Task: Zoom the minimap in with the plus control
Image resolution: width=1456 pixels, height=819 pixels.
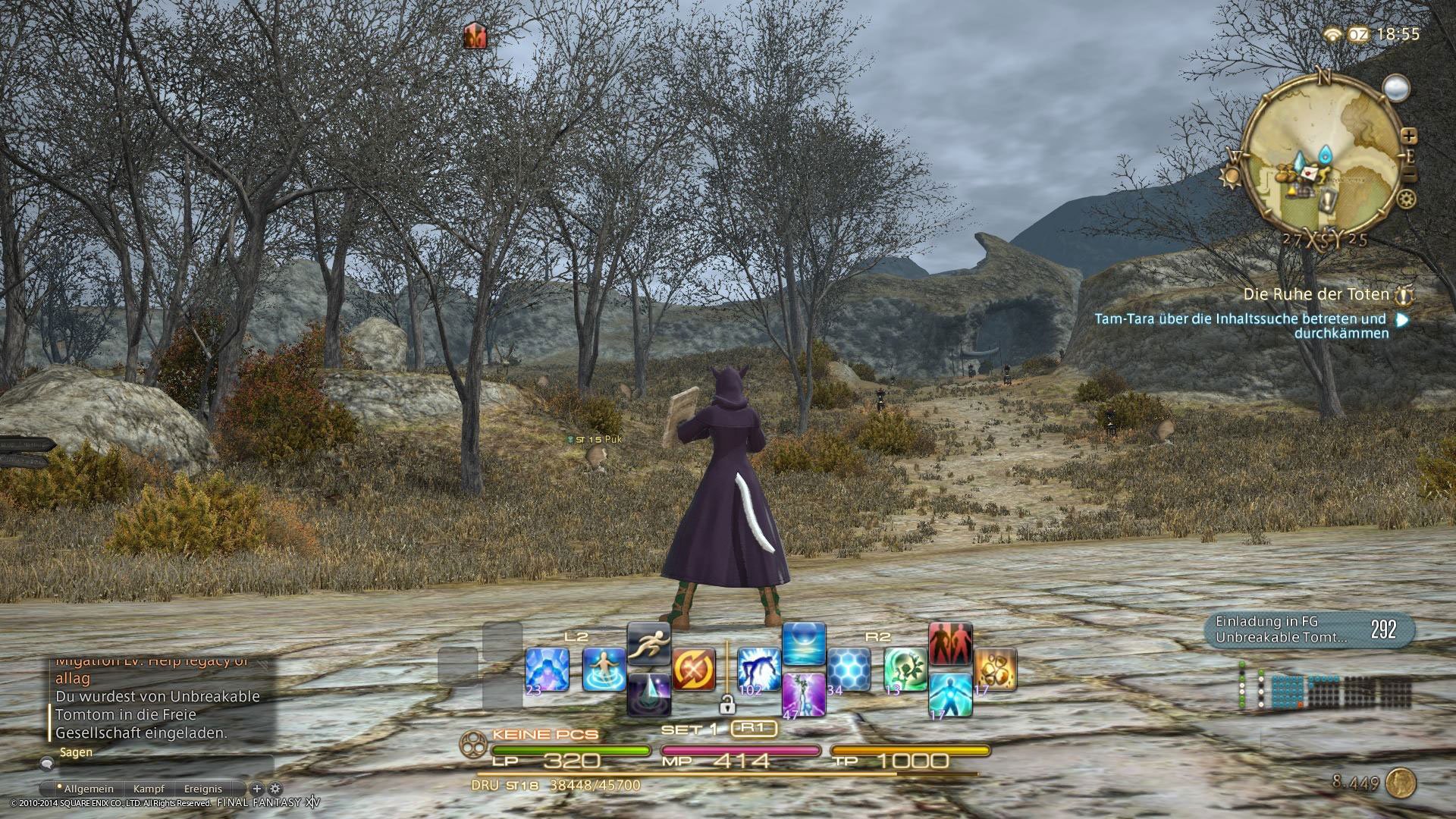Action: click(x=1409, y=136)
